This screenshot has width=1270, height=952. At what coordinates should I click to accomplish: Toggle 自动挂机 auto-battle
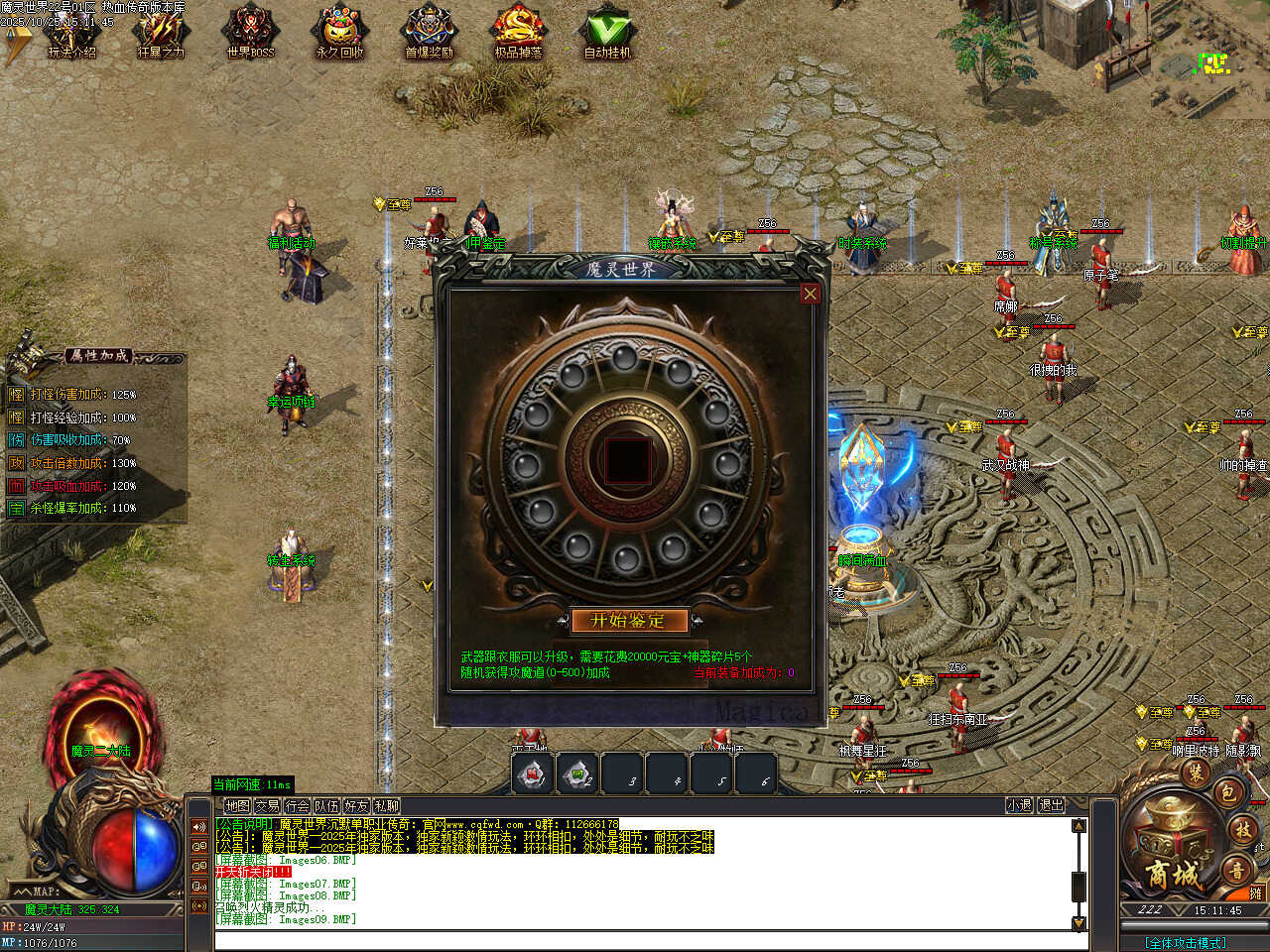(607, 35)
